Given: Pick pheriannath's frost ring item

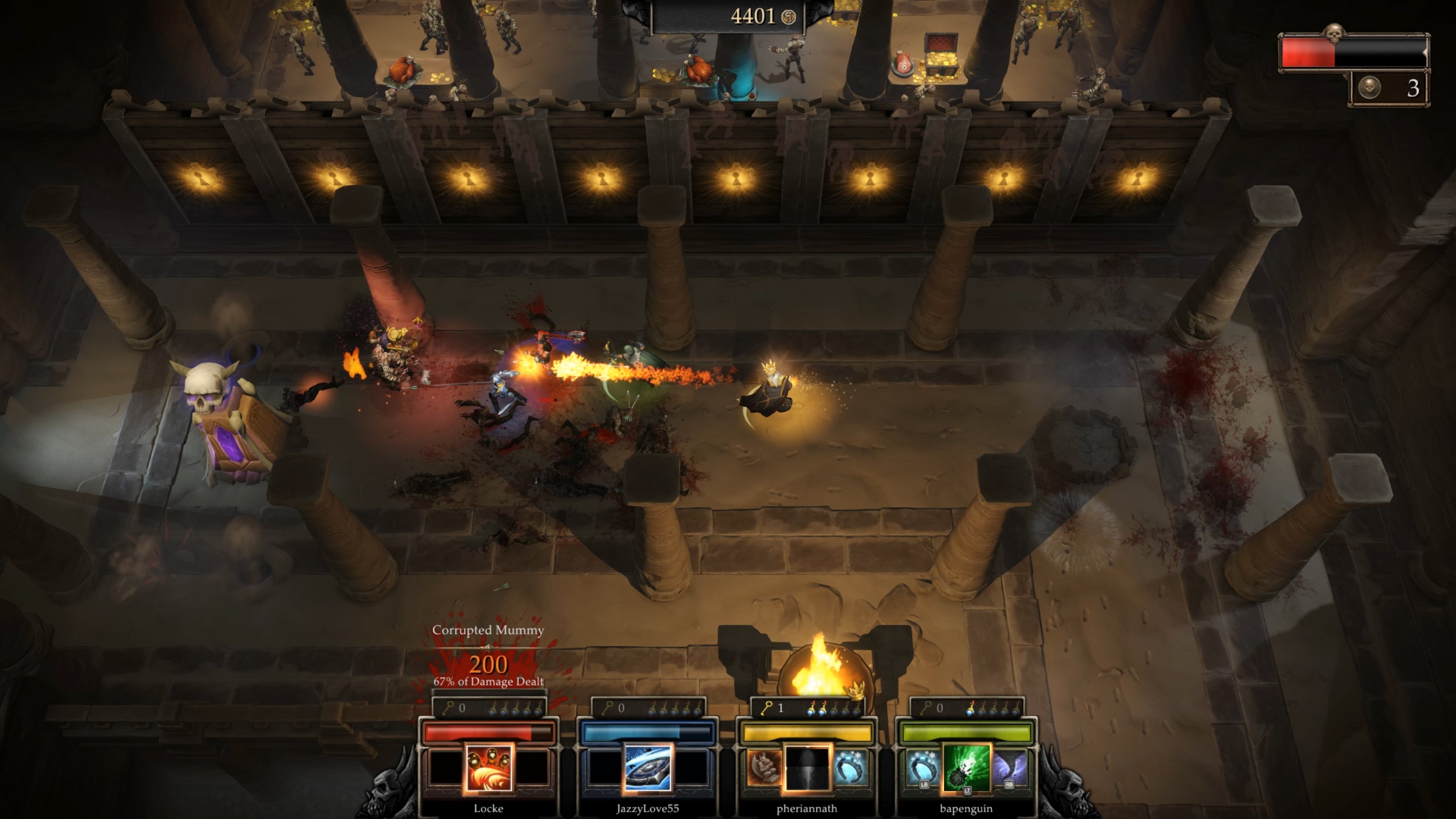Looking at the screenshot, I should (850, 767).
